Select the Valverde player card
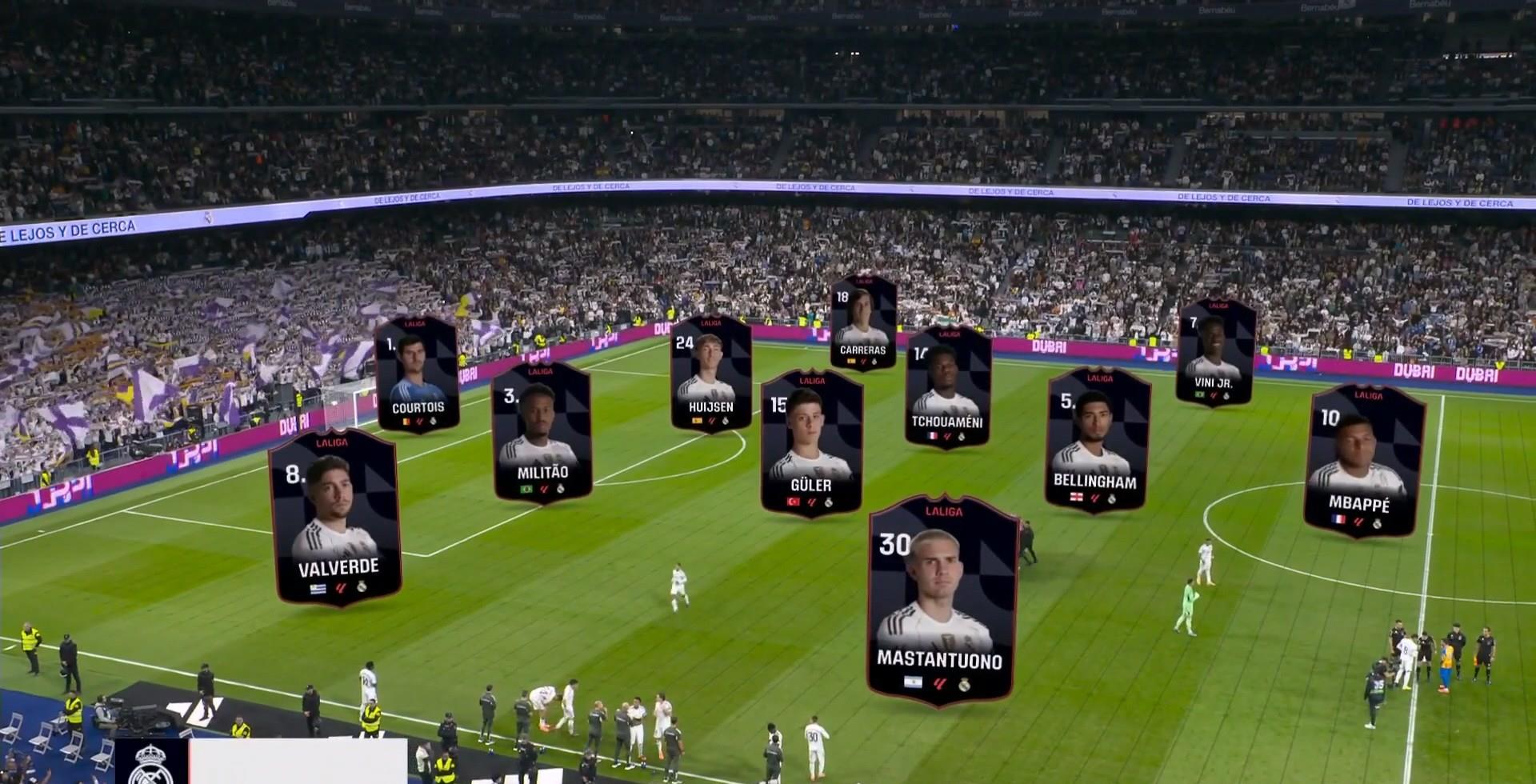1536x784 pixels. click(x=336, y=517)
